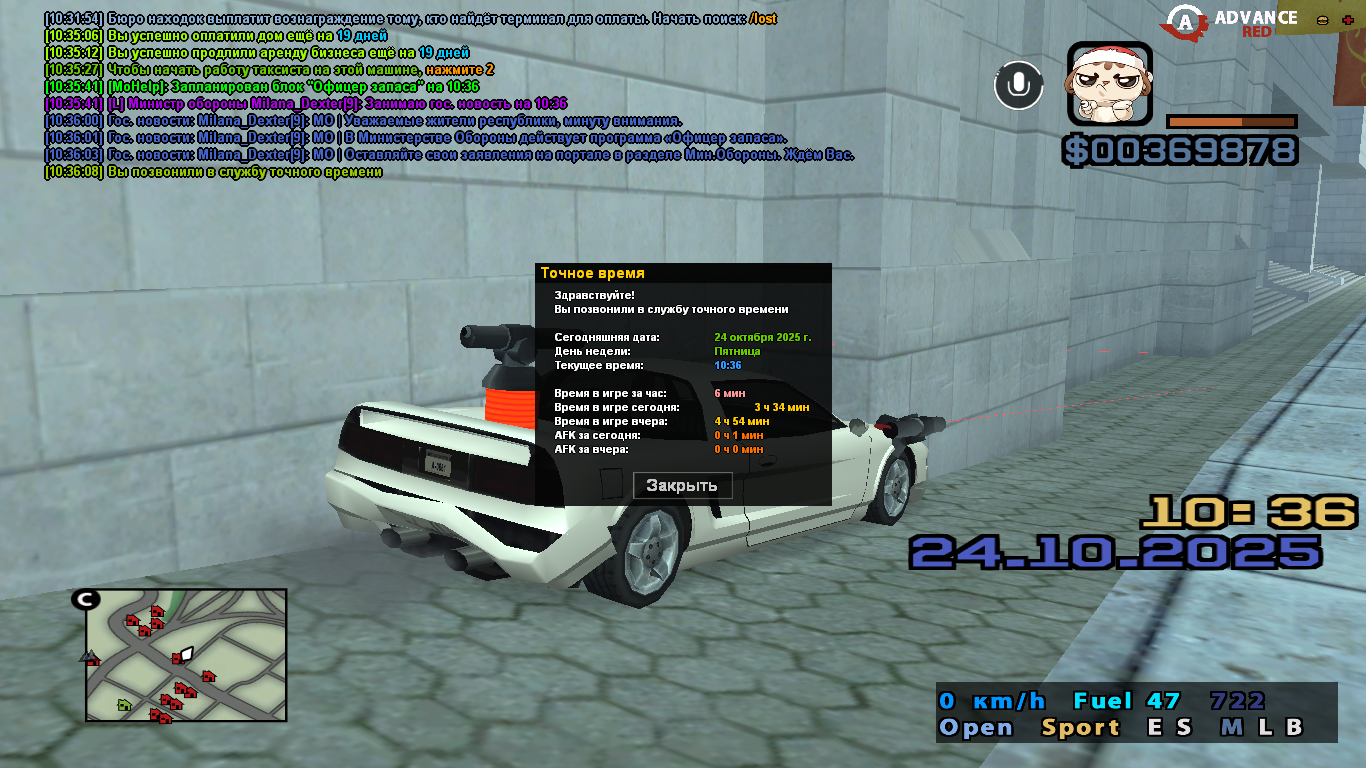1366x768 pixels.
Task: Select the cat avatar portrait icon
Action: coord(1109,83)
